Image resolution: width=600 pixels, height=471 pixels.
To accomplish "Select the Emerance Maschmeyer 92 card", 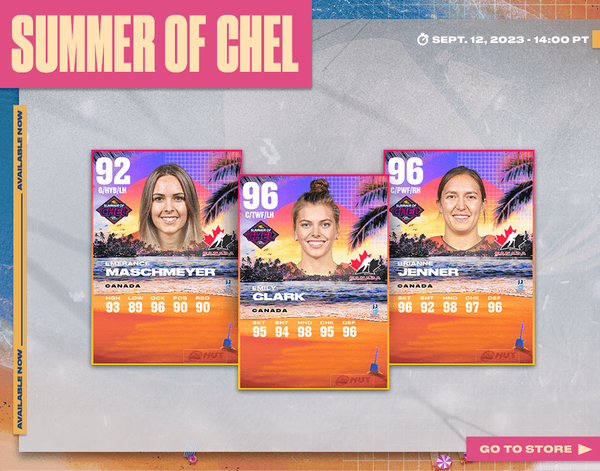I will point(165,256).
